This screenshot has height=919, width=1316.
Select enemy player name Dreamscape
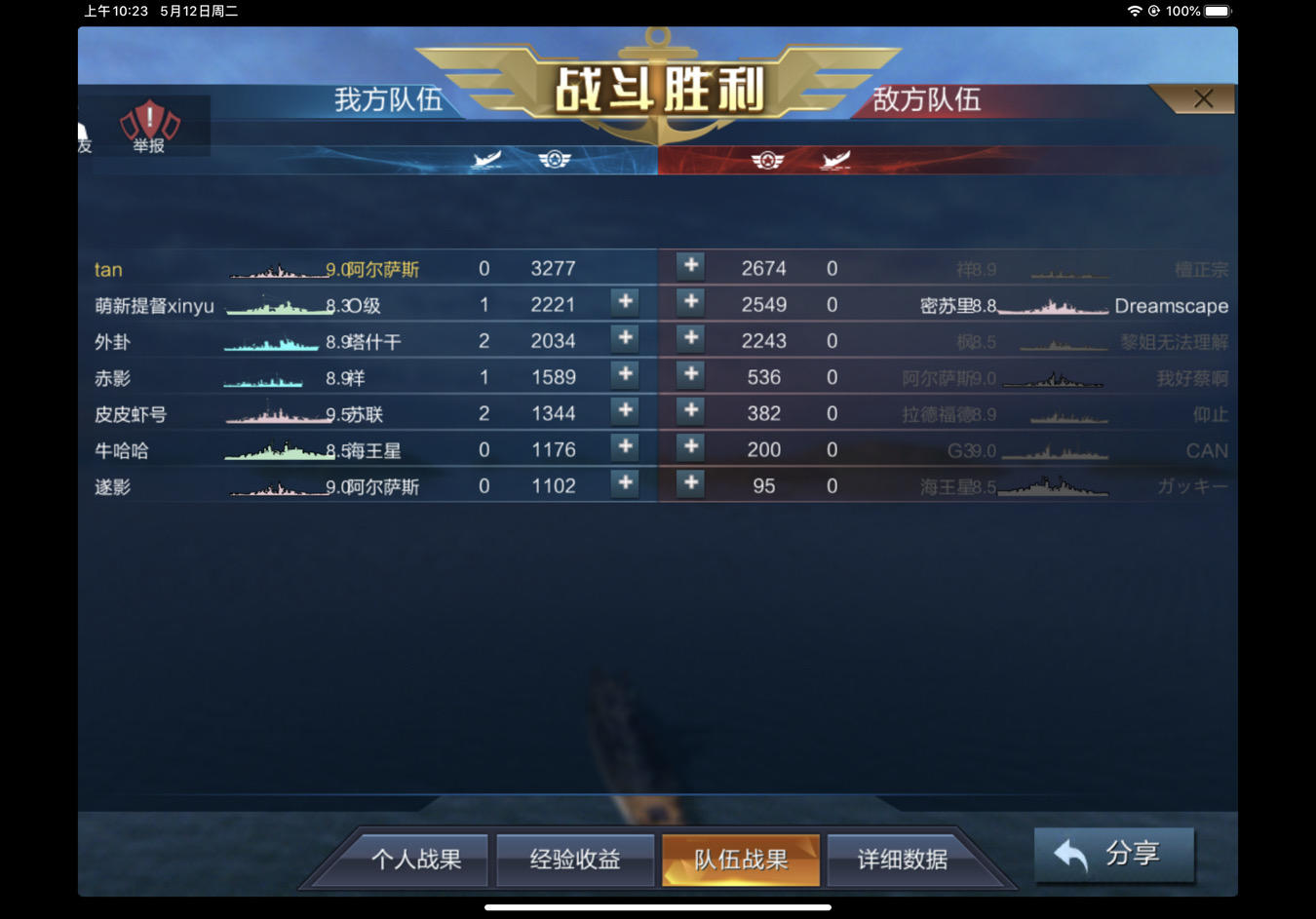tap(1172, 305)
